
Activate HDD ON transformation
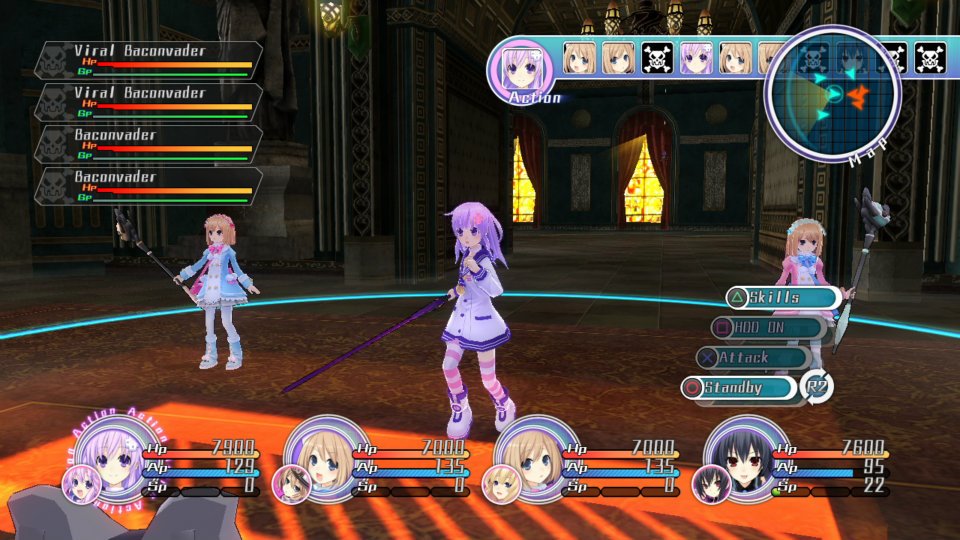[768, 327]
